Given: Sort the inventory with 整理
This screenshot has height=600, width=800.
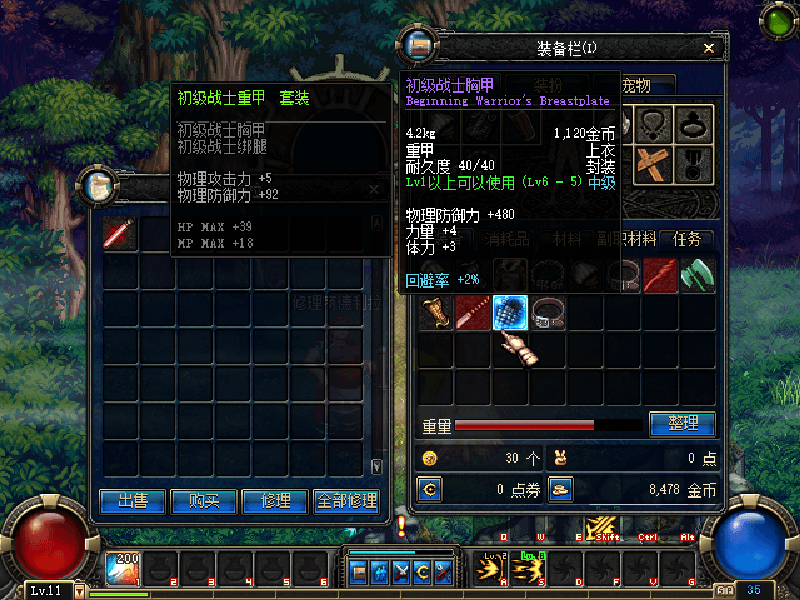Looking at the screenshot, I should point(682,424).
